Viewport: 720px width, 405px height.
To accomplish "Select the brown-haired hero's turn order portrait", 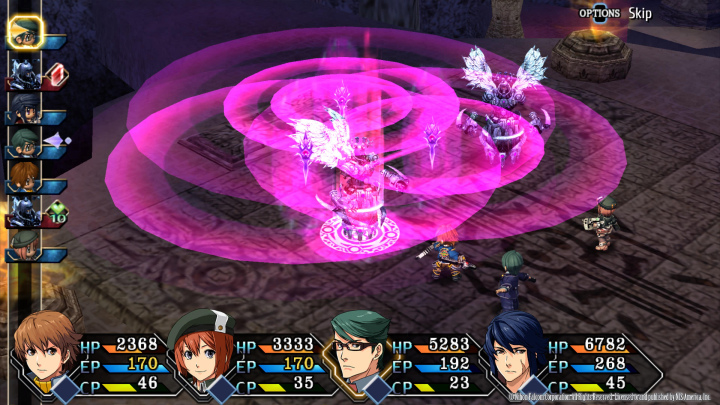I will 24,177.
